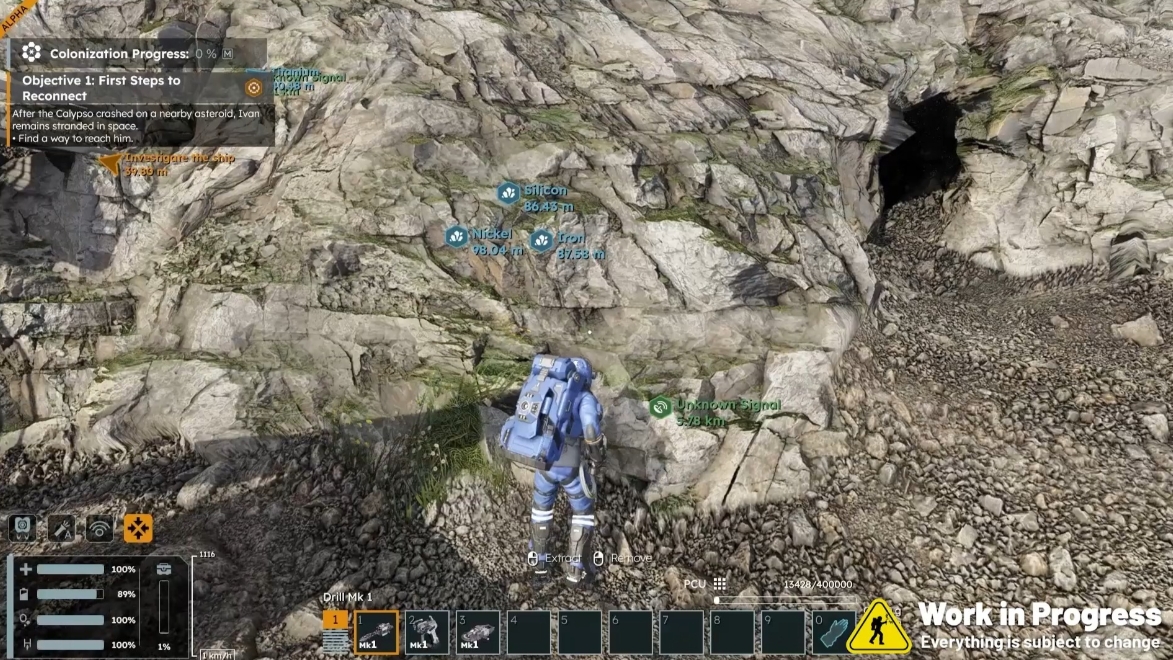Click the Investigate the ship waypoint marker

109,161
